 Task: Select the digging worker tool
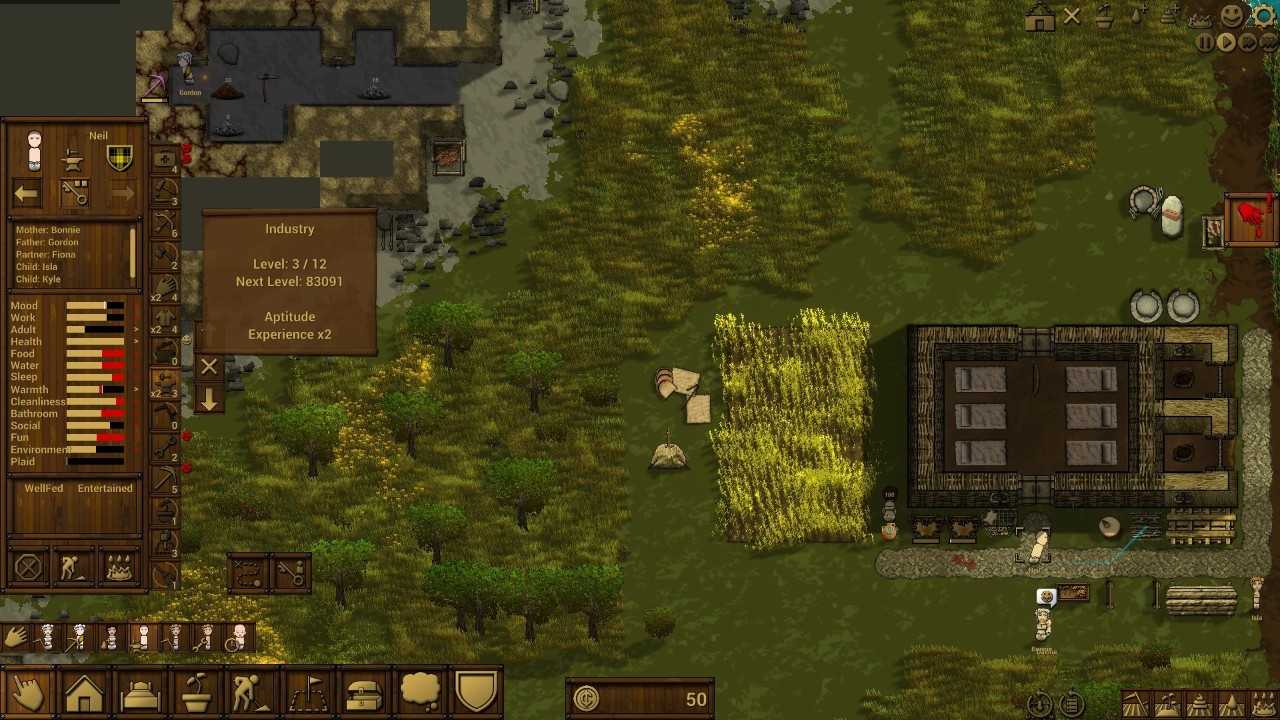click(253, 693)
